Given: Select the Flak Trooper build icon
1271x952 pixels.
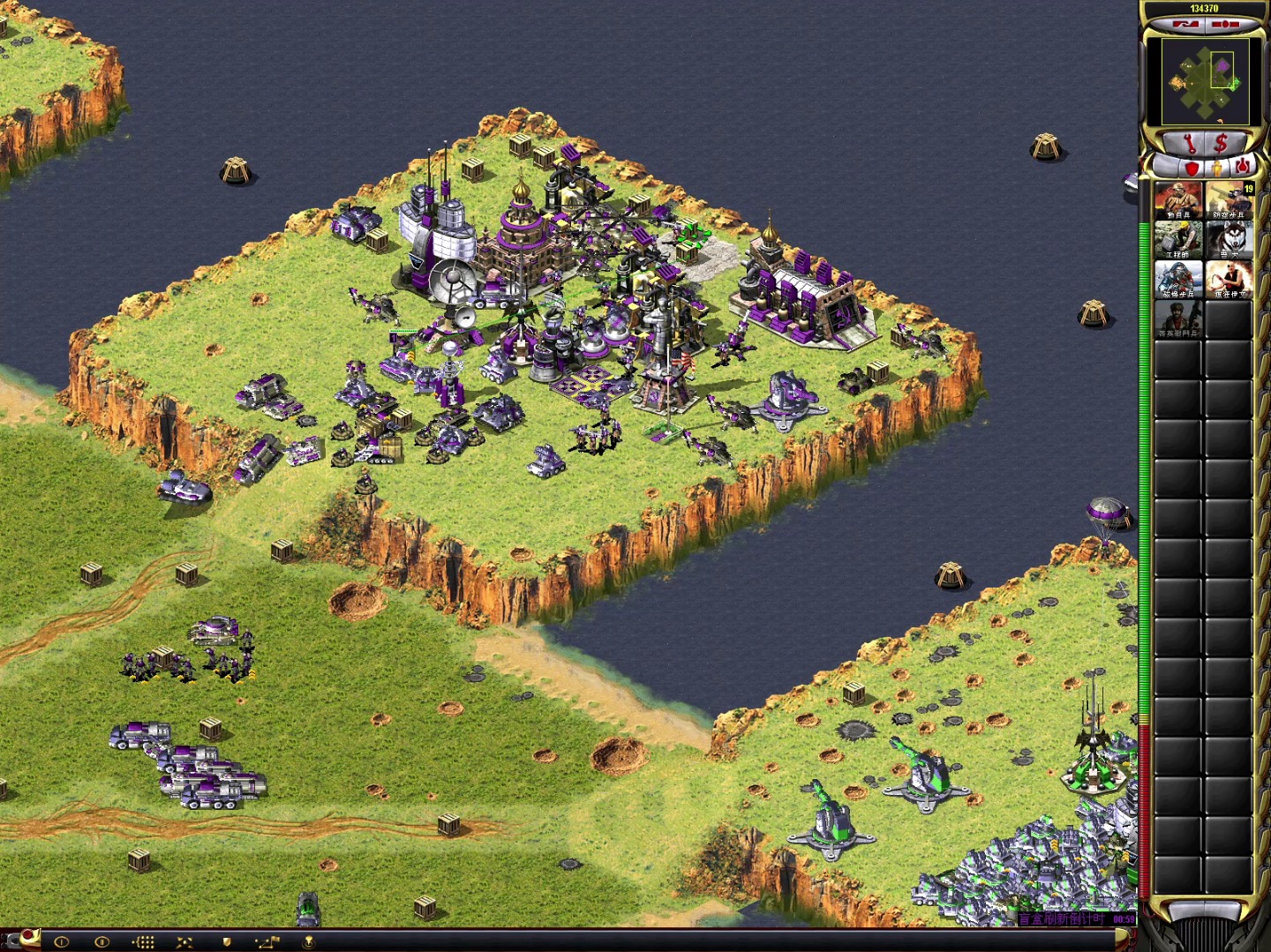Looking at the screenshot, I should (x=1229, y=200).
